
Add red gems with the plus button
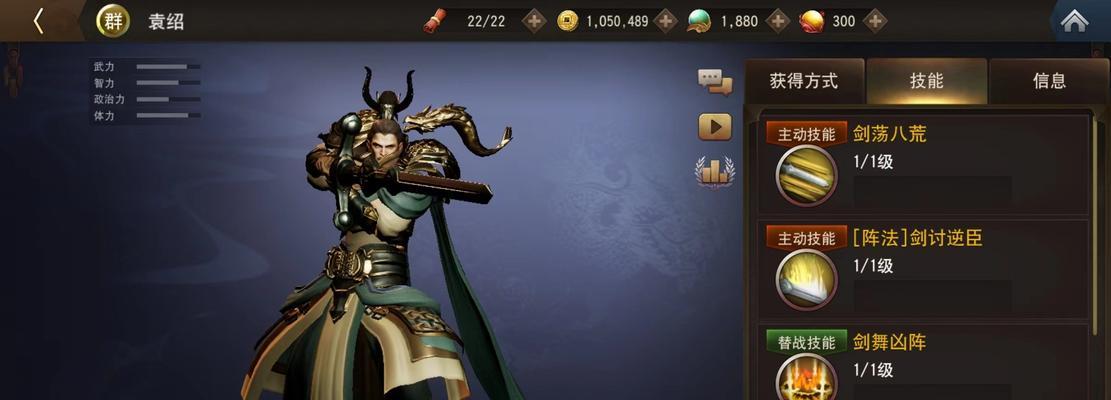[876, 20]
